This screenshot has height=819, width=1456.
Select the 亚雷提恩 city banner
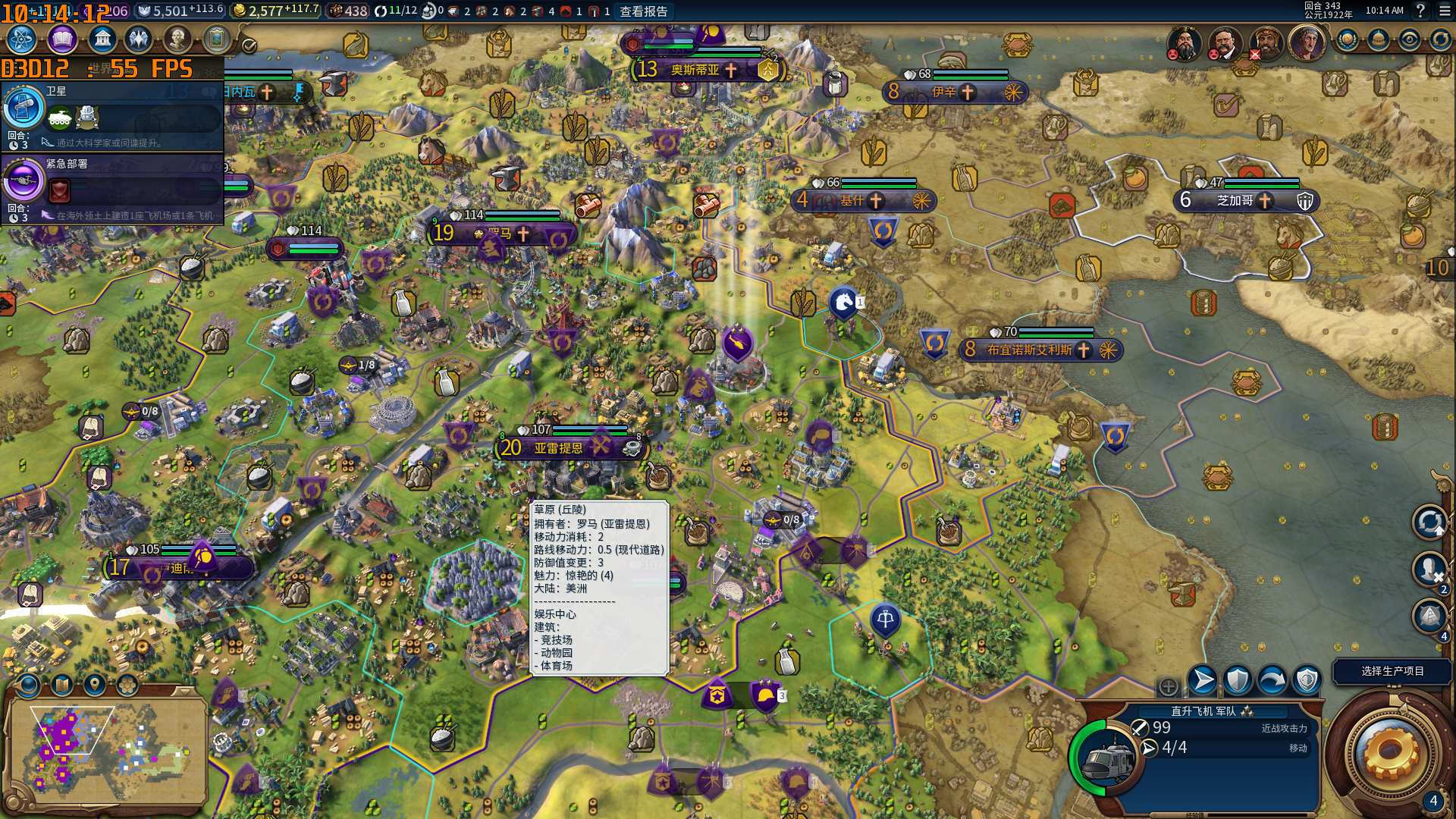pyautogui.click(x=559, y=448)
